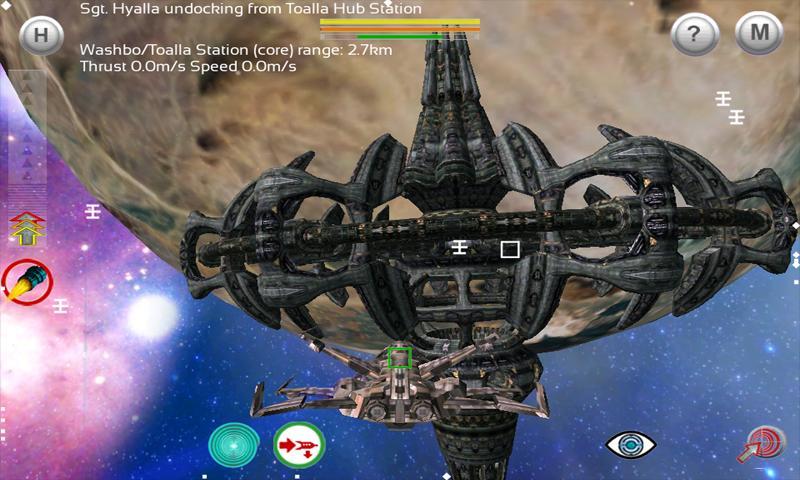Open the H menu button

41,35
